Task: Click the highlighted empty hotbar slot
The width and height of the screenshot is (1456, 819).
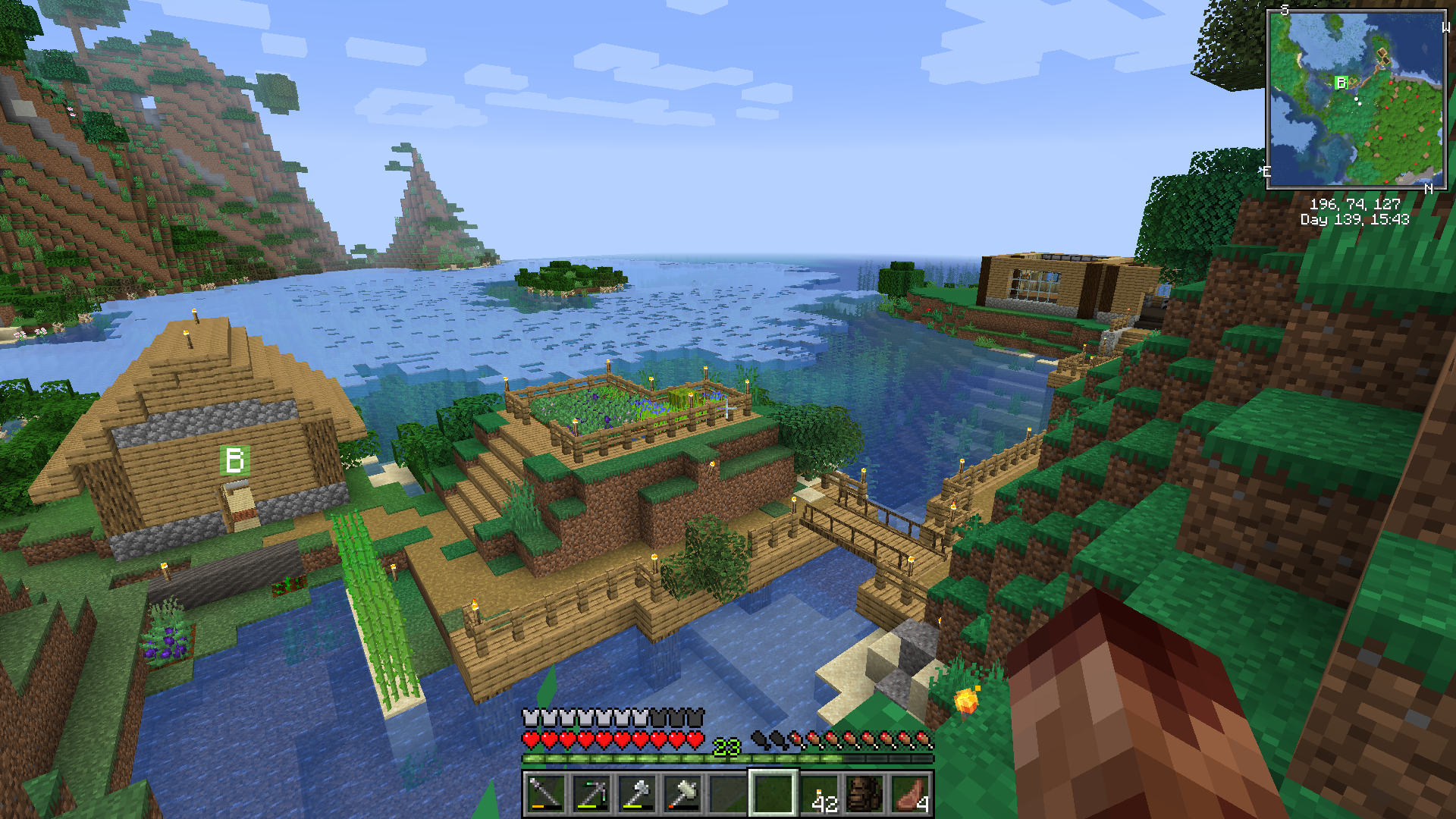Action: point(773,794)
